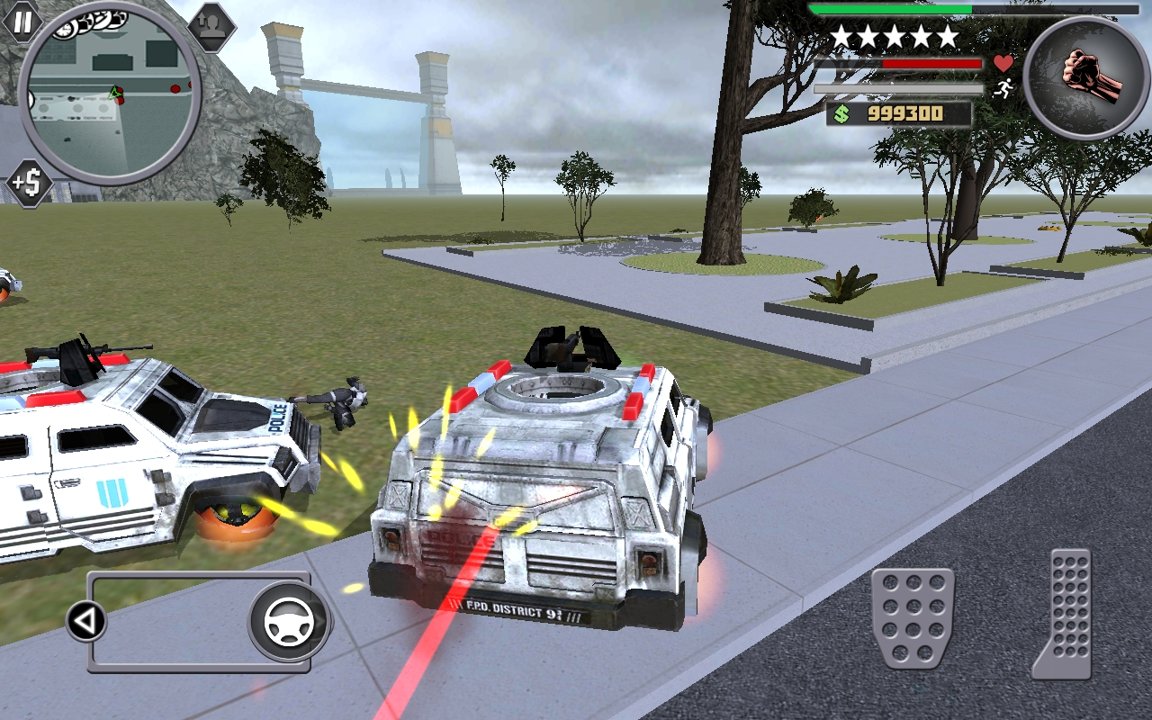Open the +$ add money shop
Screen dimensions: 1152x720
tap(29, 183)
